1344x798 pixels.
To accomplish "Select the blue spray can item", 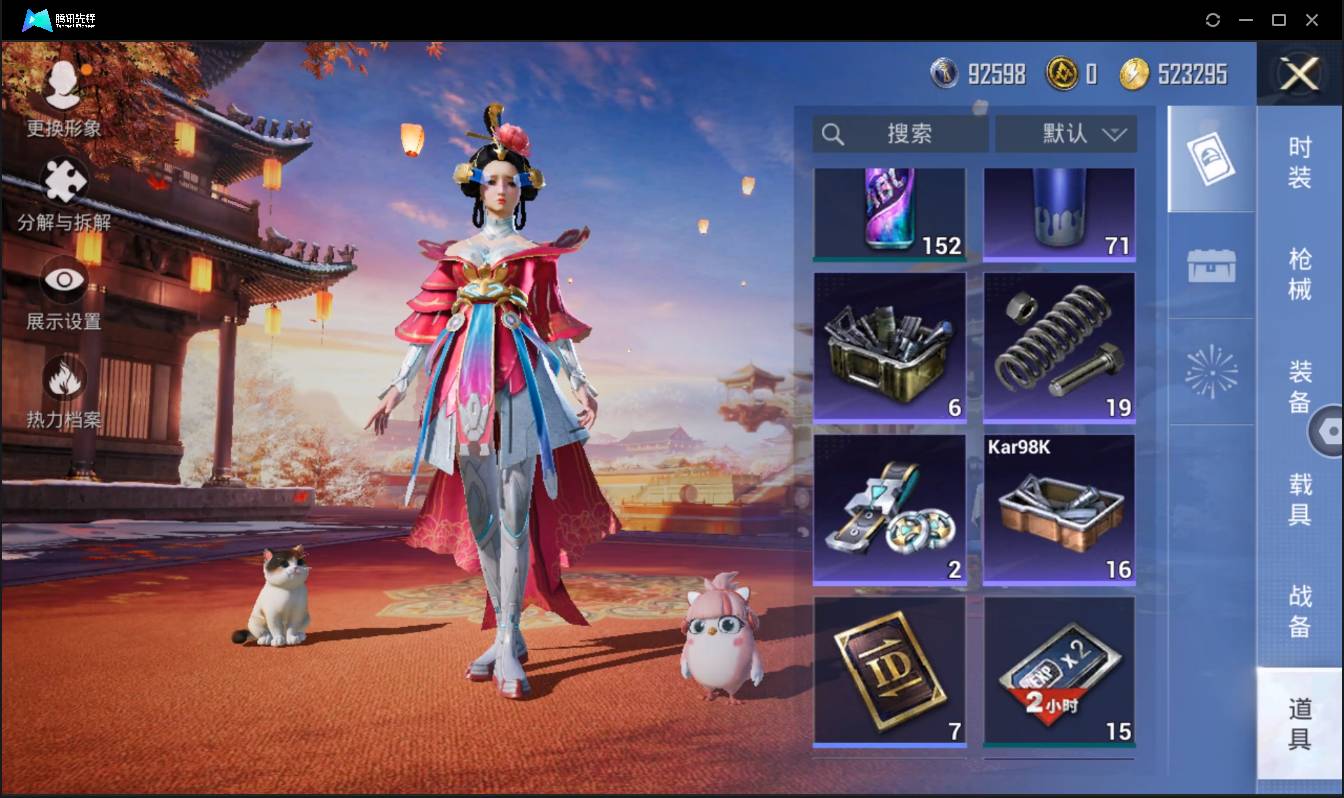I will (x=1059, y=214).
